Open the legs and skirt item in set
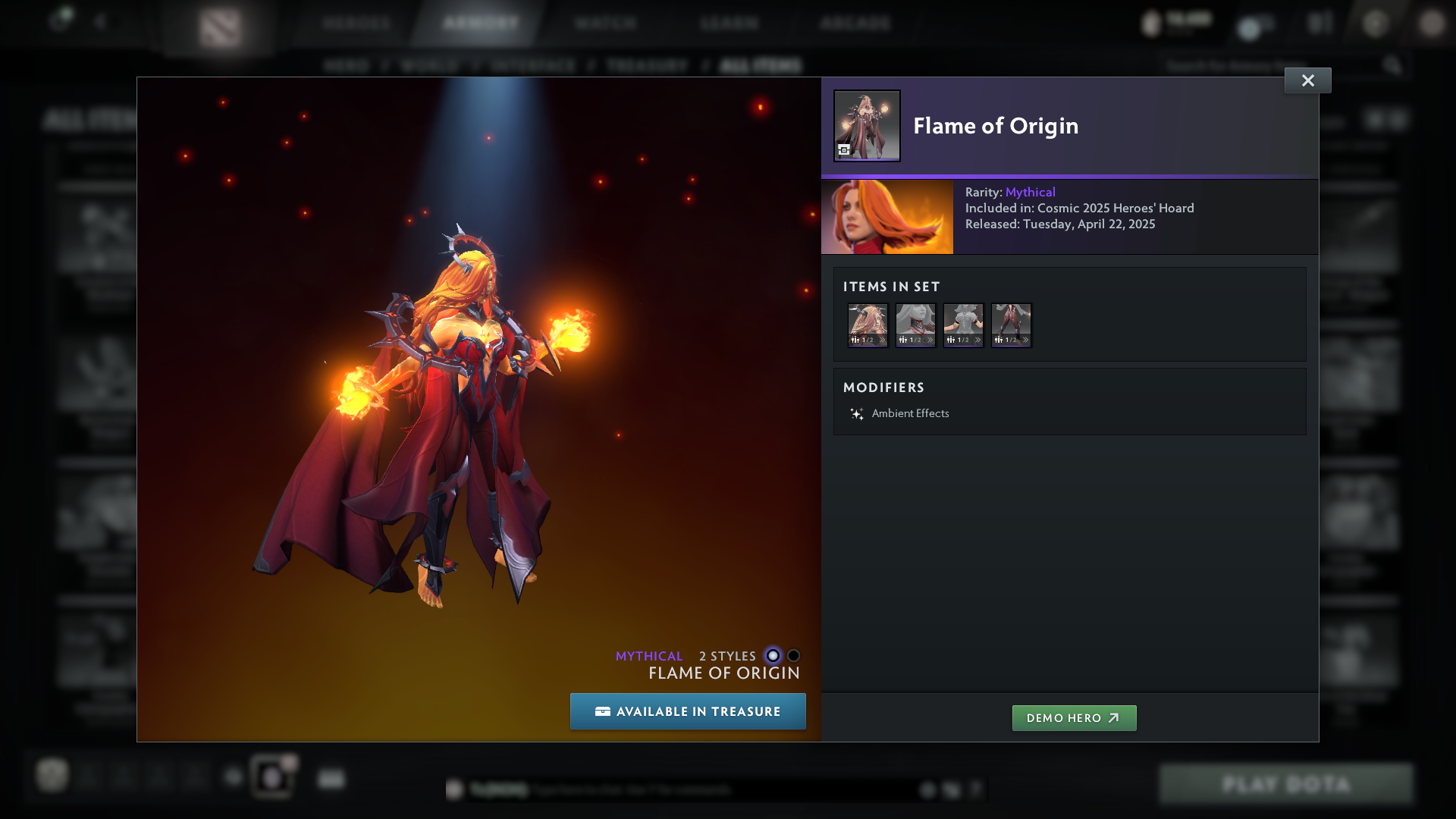 (1011, 325)
